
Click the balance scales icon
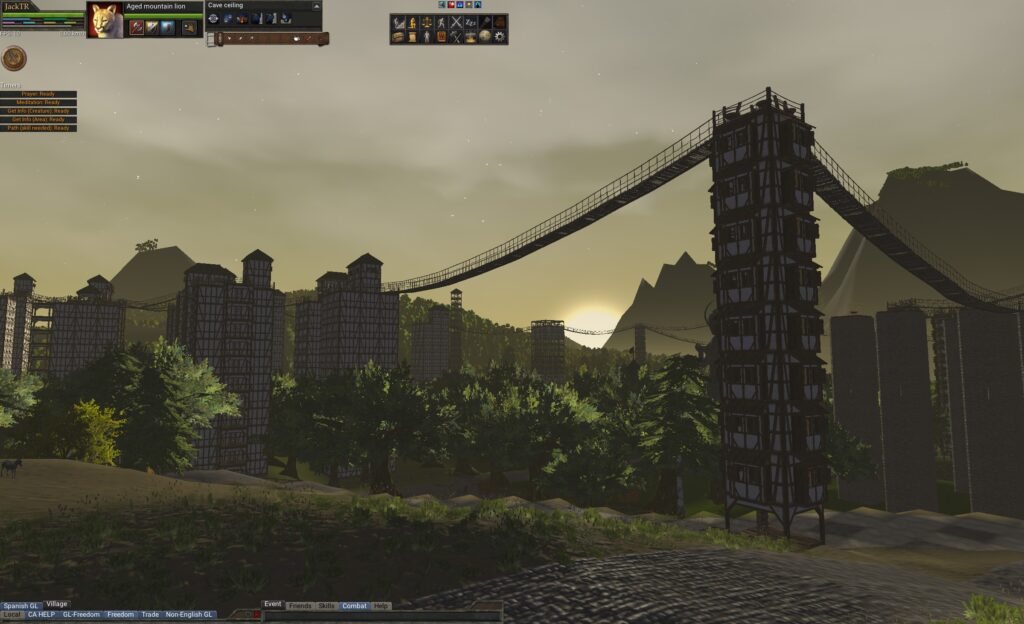(x=427, y=22)
